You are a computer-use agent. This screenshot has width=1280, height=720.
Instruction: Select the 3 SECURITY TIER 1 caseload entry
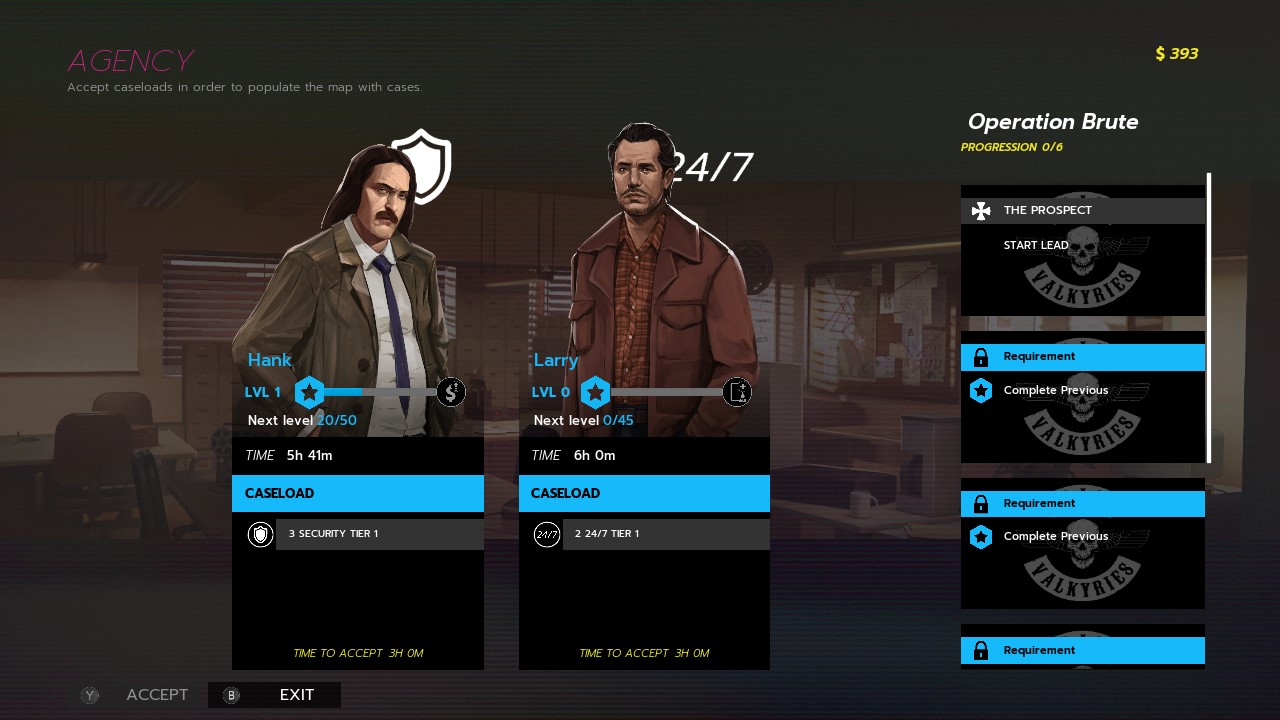point(378,533)
